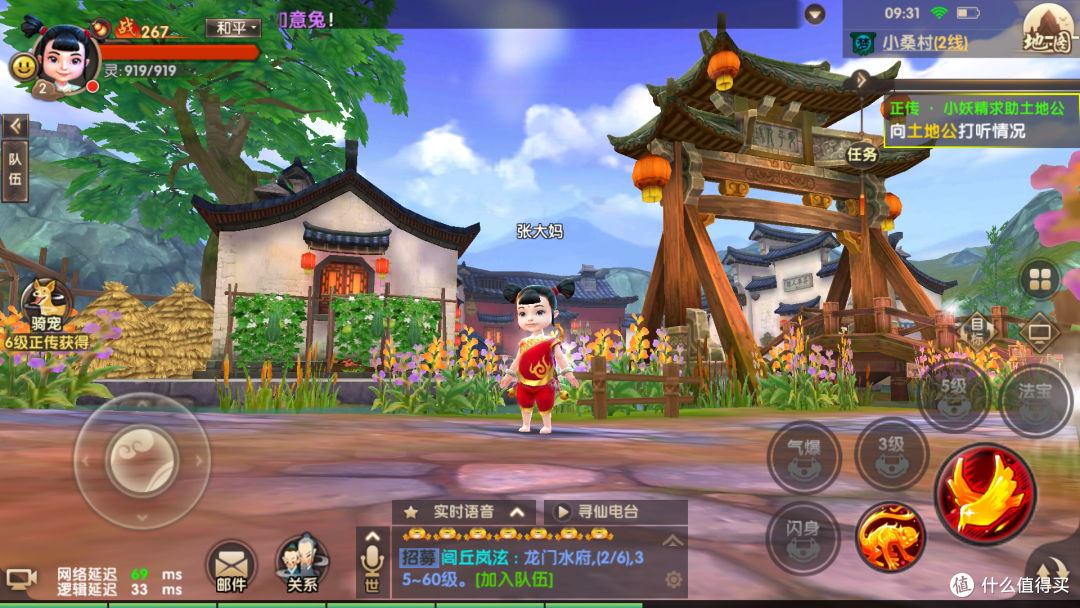Viewport: 1080px width, 608px height.
Task: Open the 和平 combat mode dropdown
Action: point(233,28)
